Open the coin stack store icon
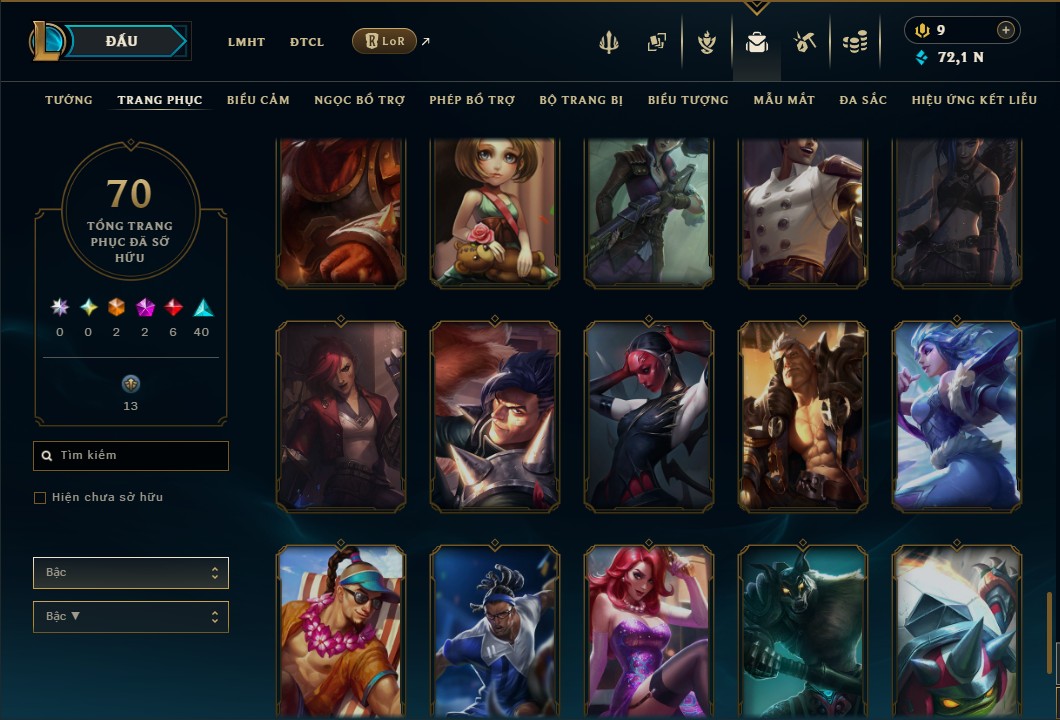1060x720 pixels. click(x=854, y=42)
